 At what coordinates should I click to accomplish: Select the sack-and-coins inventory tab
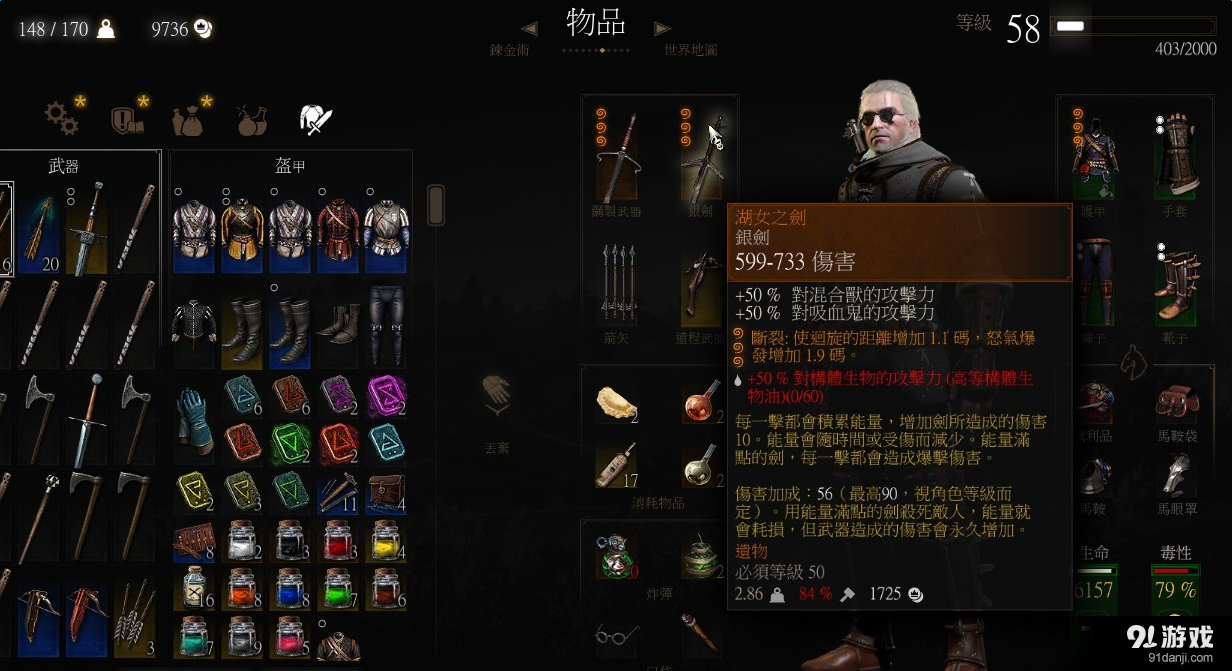189,119
